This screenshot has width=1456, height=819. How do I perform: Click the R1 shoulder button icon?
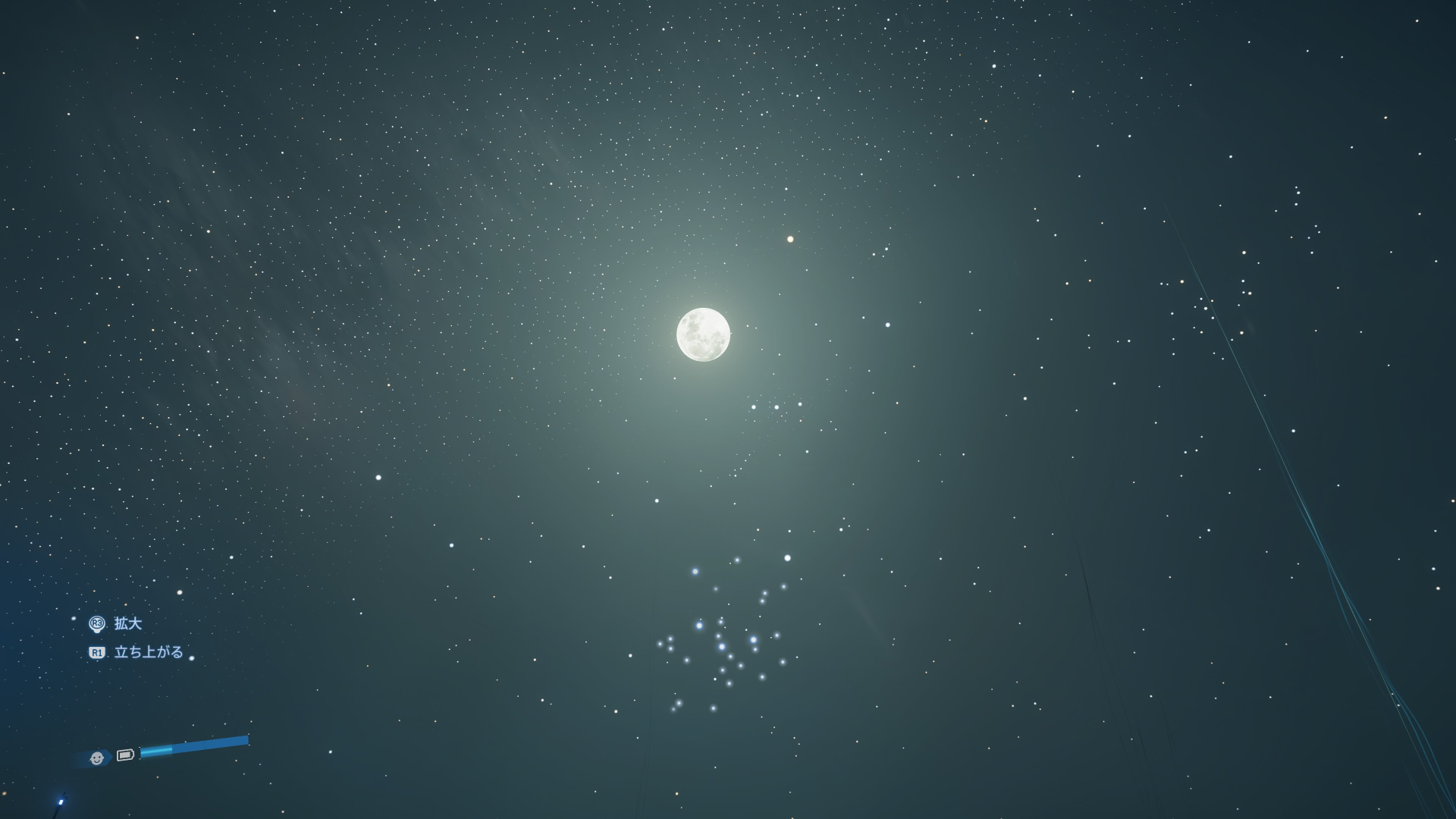point(97,651)
